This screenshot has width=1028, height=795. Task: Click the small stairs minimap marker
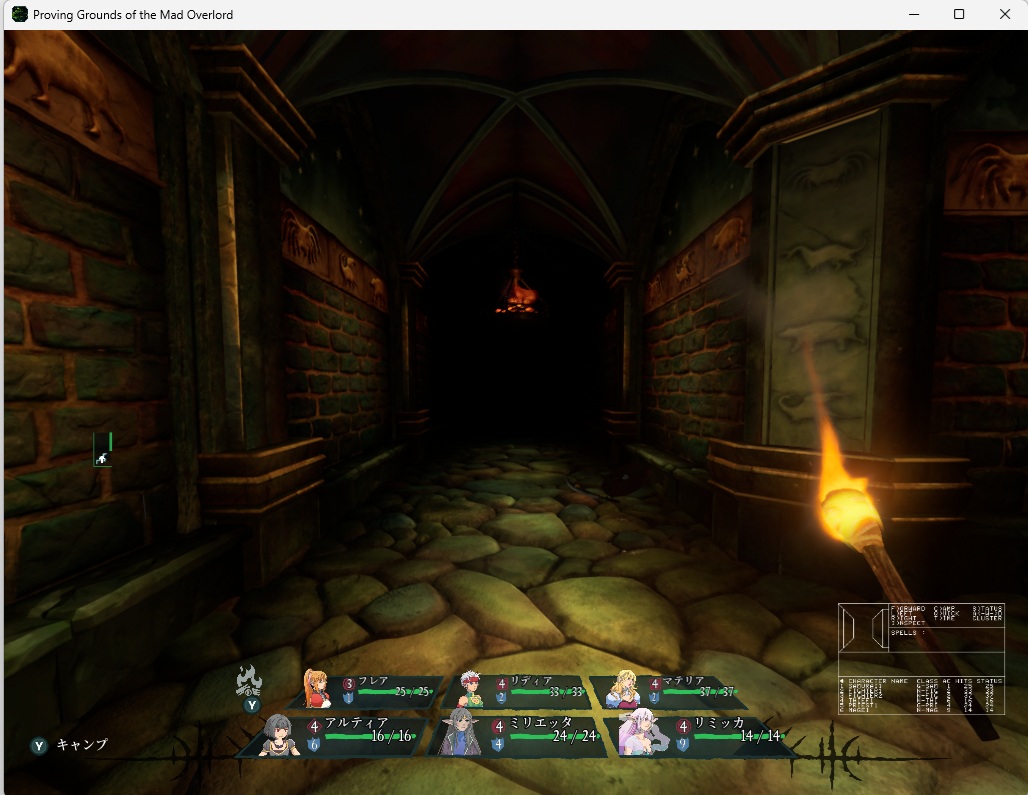(x=102, y=458)
